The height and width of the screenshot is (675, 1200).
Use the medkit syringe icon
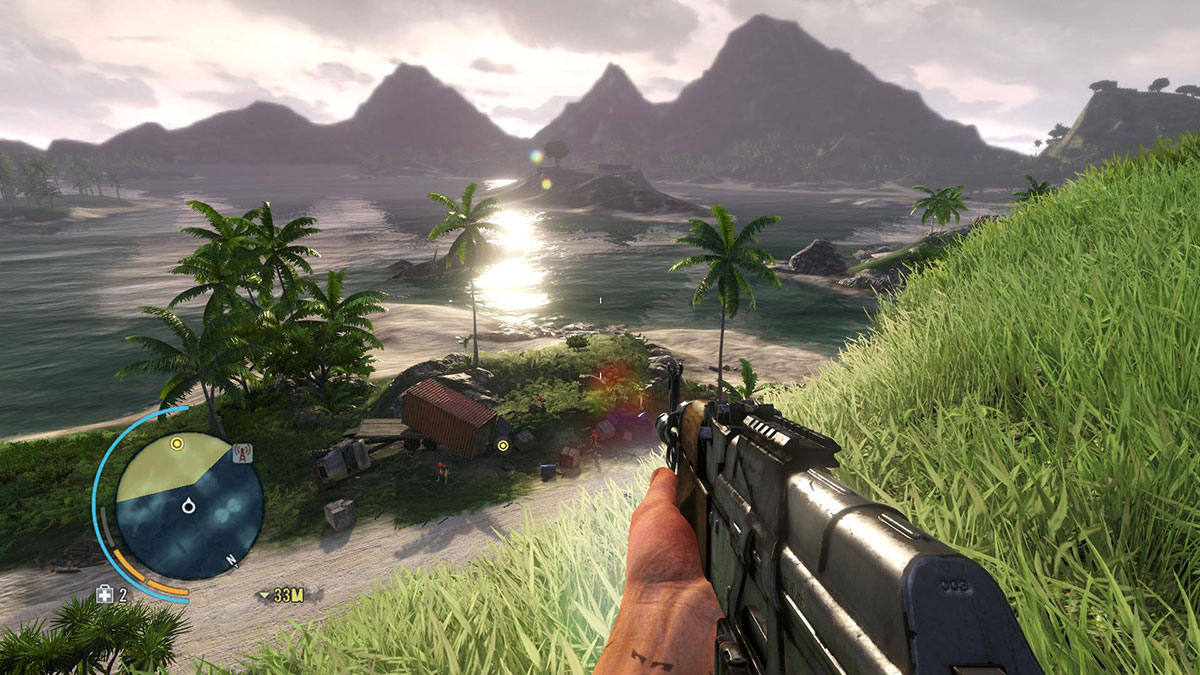tap(104, 595)
